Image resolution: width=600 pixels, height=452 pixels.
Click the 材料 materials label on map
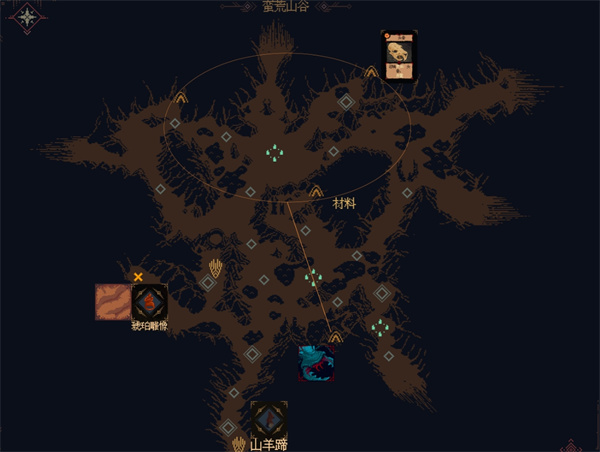click(344, 203)
